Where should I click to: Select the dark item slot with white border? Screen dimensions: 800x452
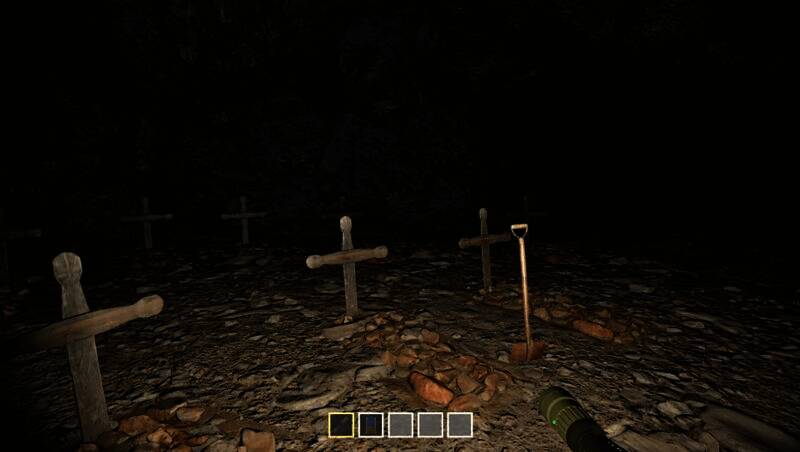point(370,425)
